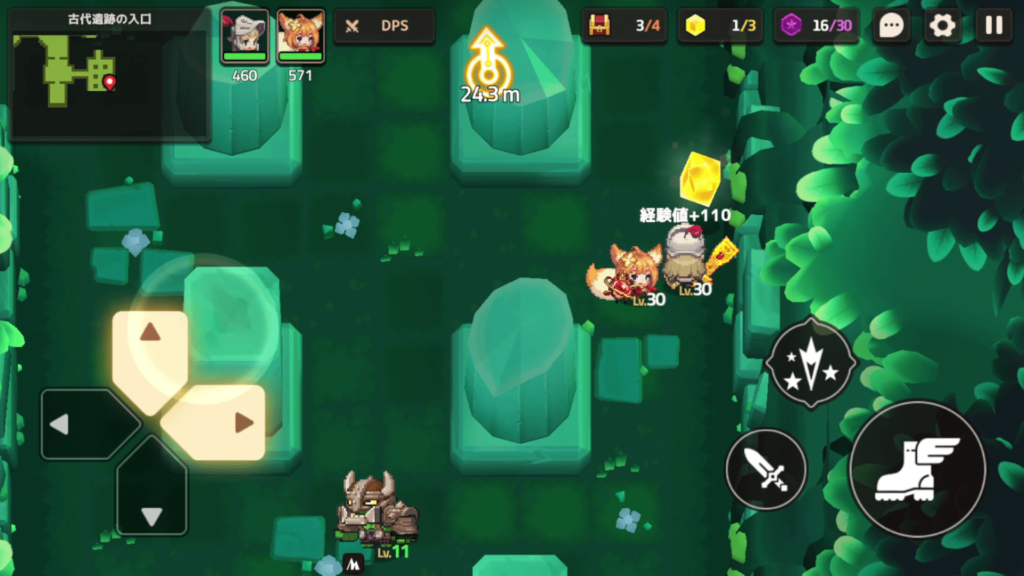Tap the winged boot dash button

[x=916, y=468]
